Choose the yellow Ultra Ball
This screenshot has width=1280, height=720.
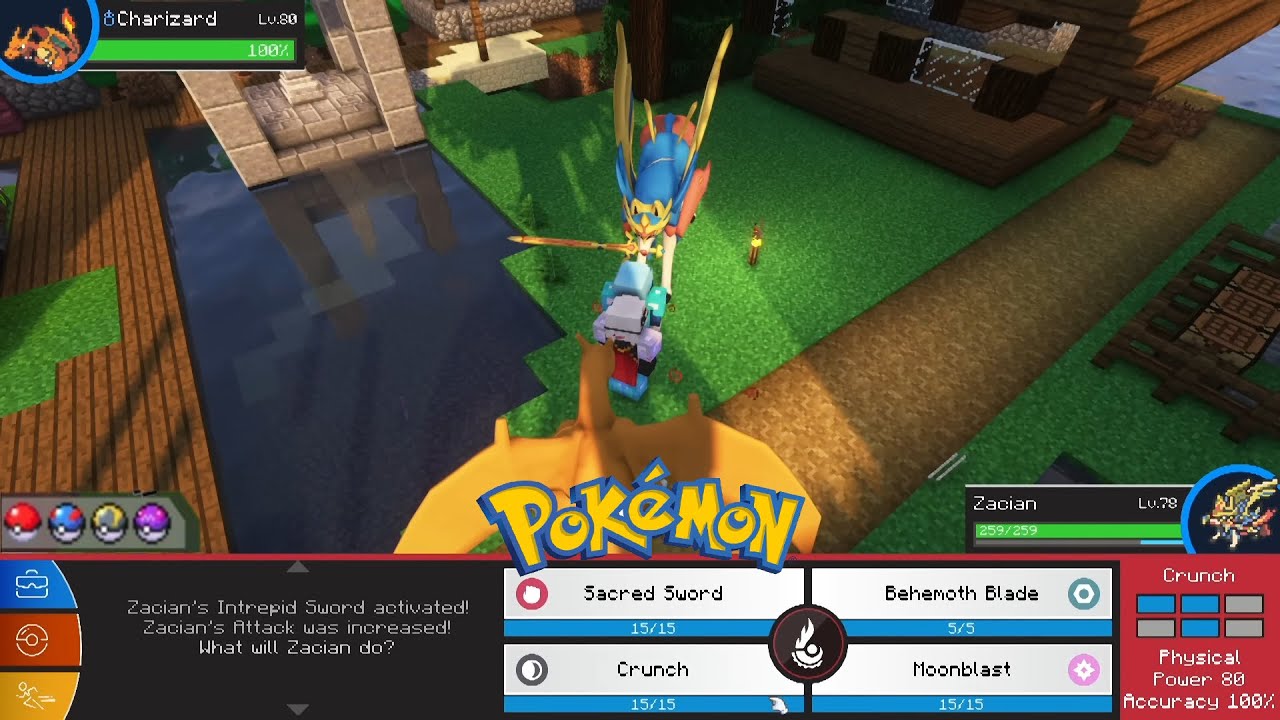(109, 522)
